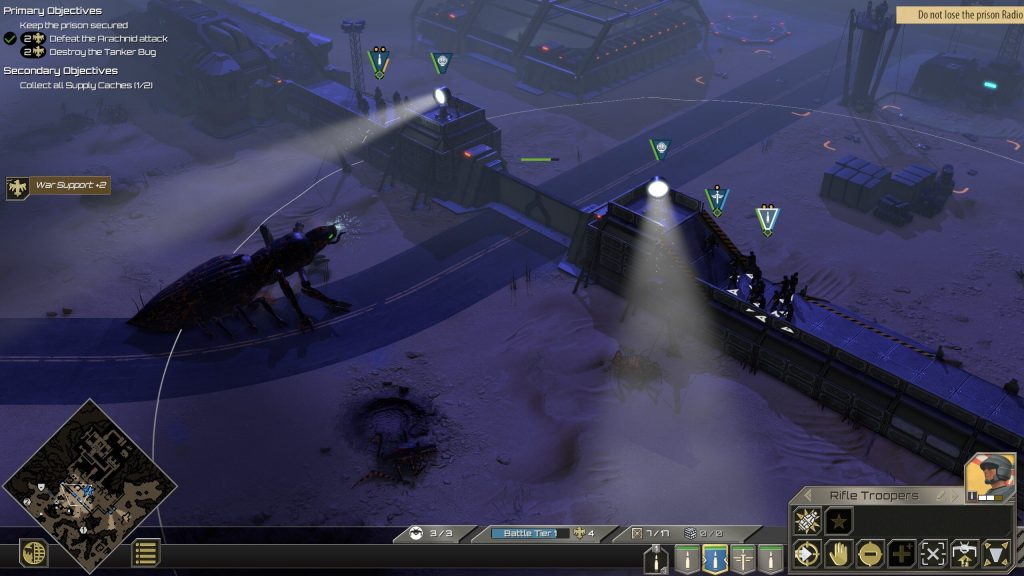
Task: Click the dropship with arrow command
Action: click(x=965, y=553)
